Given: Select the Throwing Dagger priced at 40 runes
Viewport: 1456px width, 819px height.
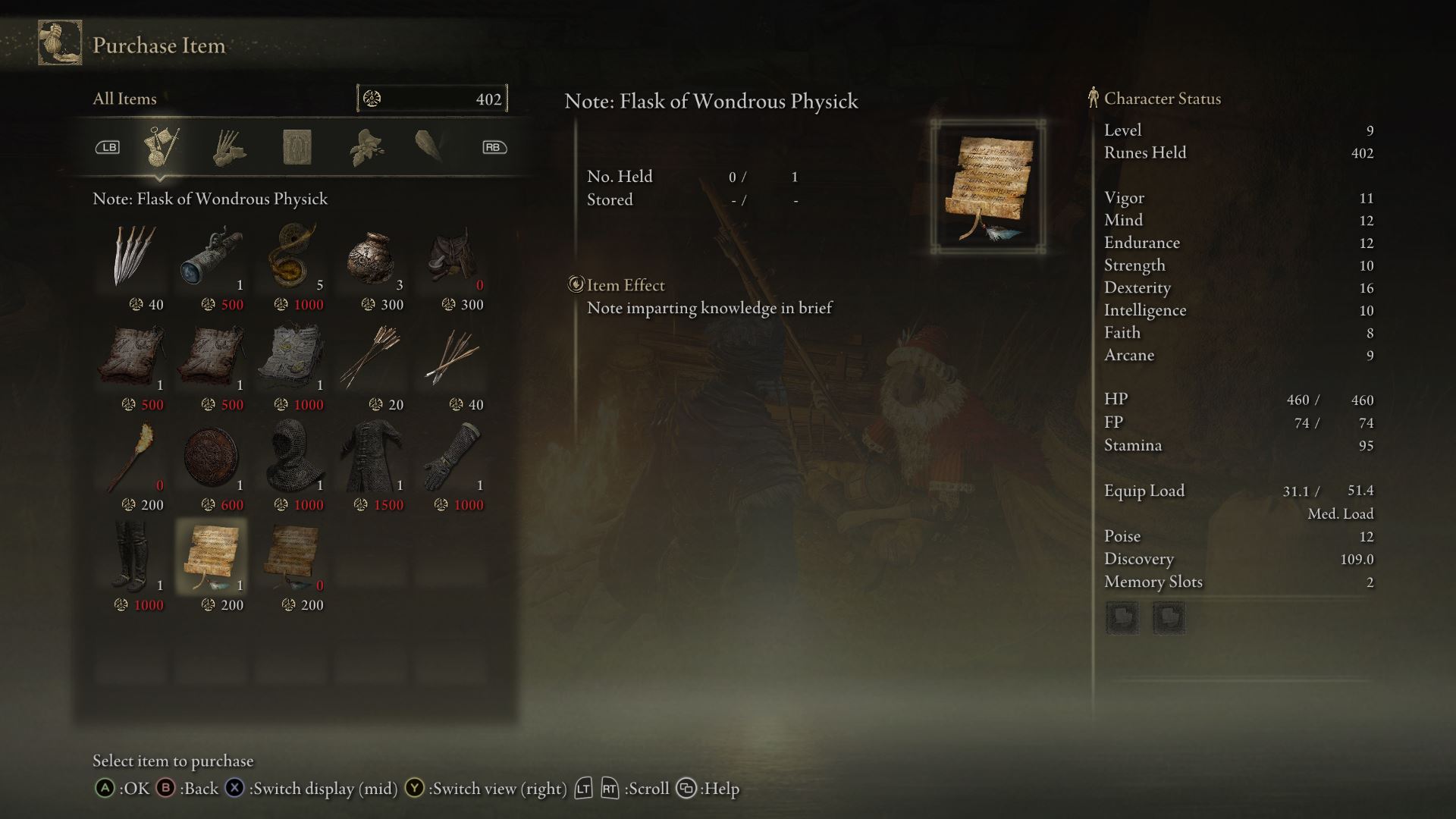Looking at the screenshot, I should [x=133, y=258].
